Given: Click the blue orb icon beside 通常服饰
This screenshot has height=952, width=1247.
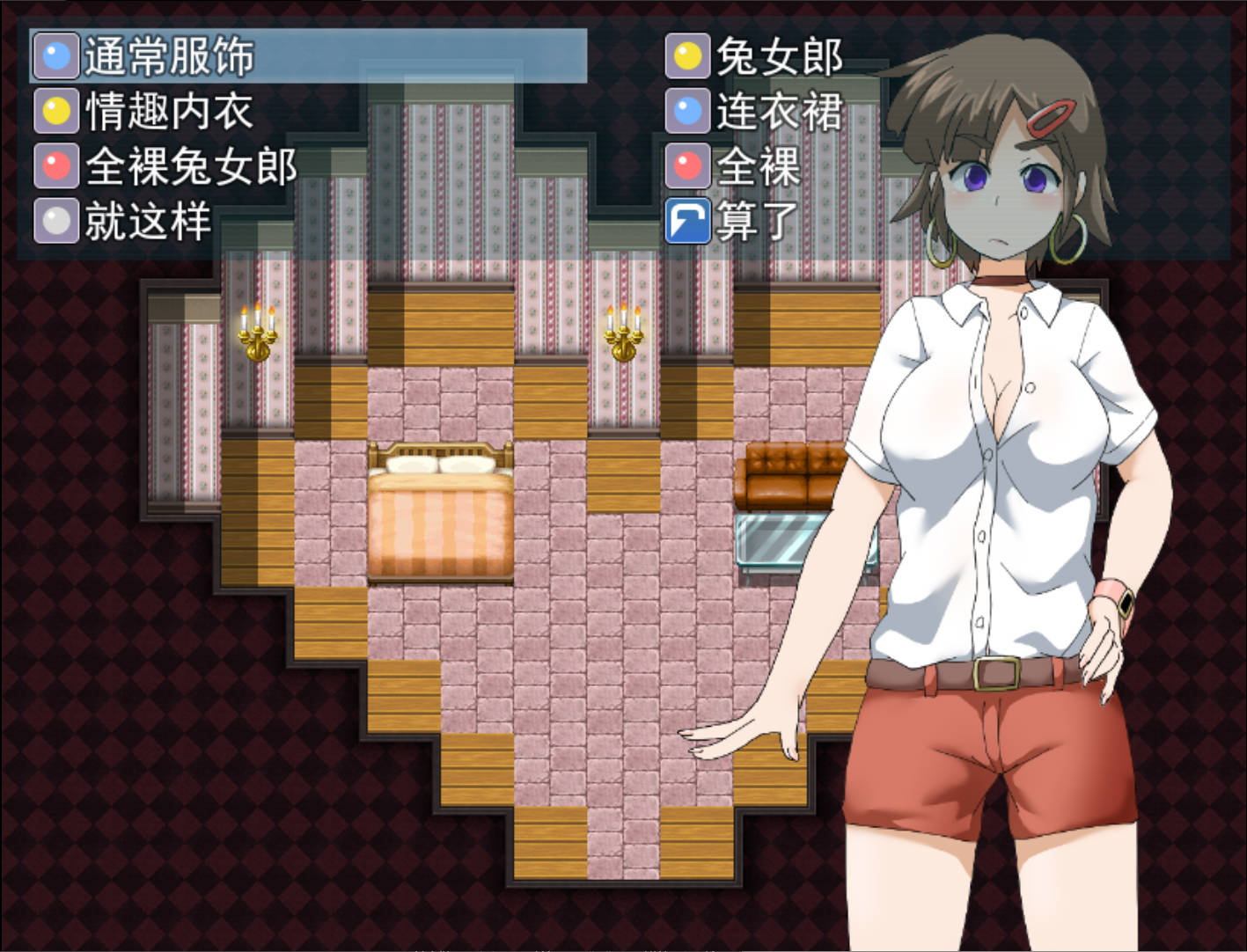Looking at the screenshot, I should coord(56,55).
